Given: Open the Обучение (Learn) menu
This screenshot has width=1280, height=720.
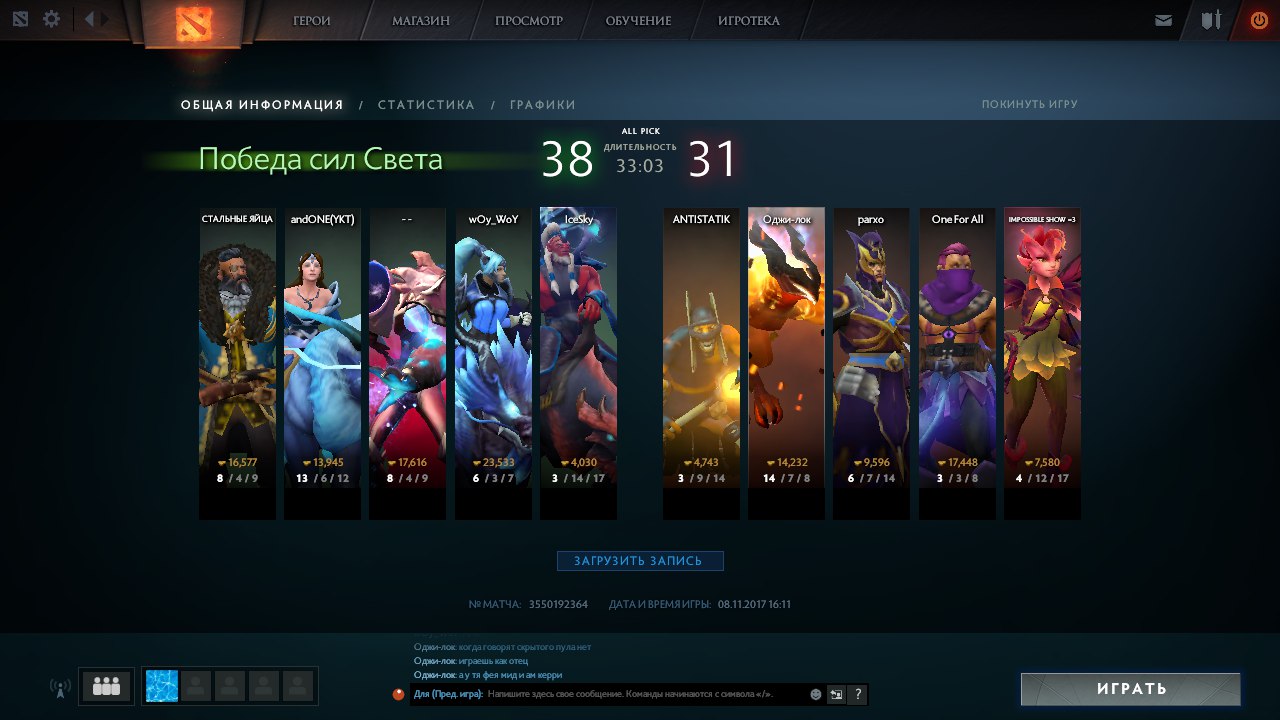Looking at the screenshot, I should pyautogui.click(x=638, y=21).
